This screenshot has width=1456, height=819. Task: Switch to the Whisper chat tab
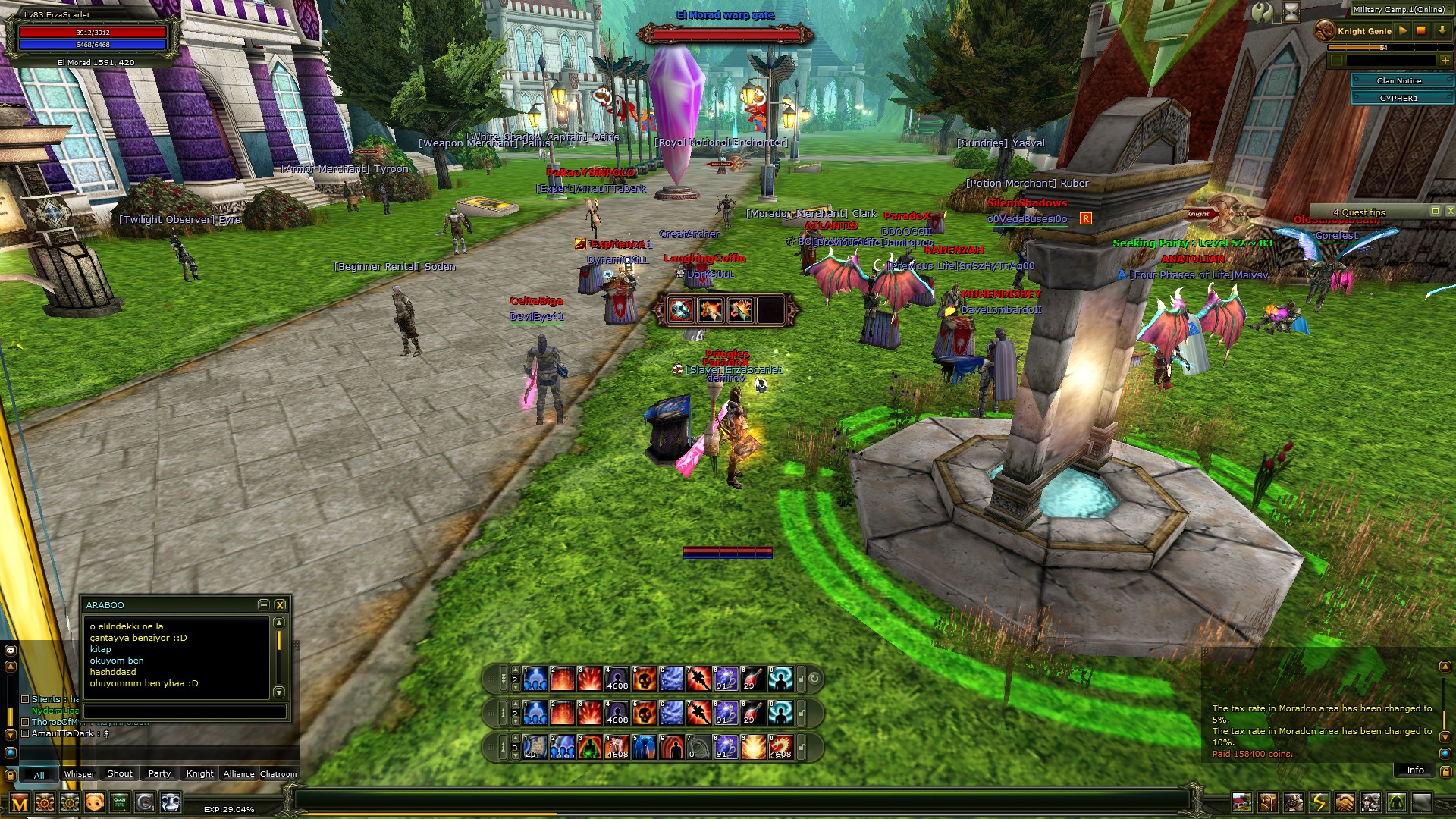pyautogui.click(x=80, y=773)
